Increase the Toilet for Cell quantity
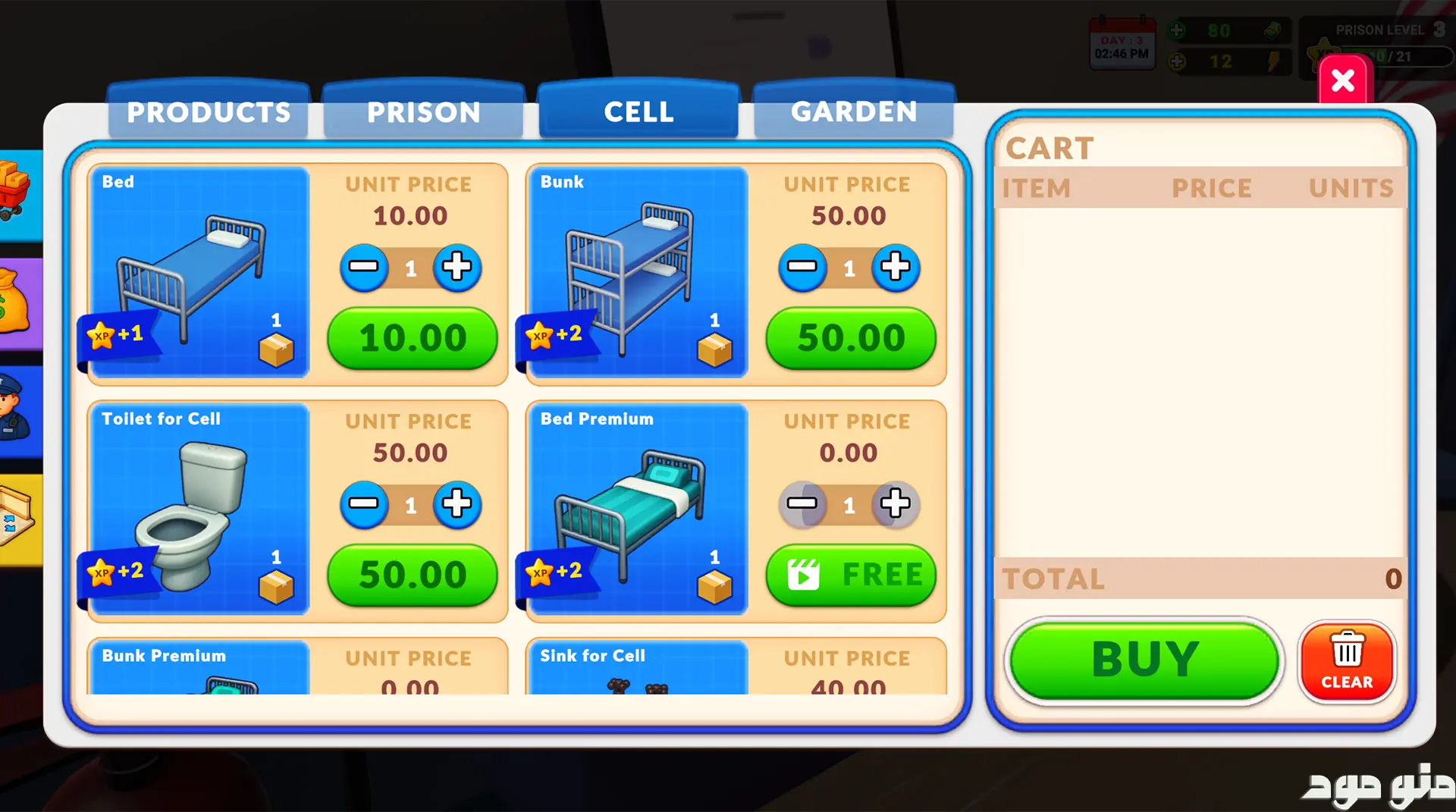The width and height of the screenshot is (1456, 812). tap(457, 503)
